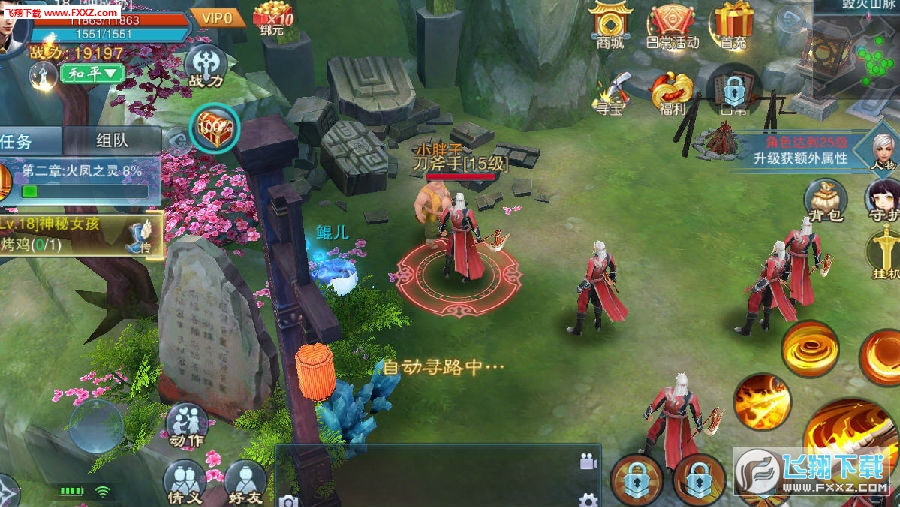Open the 守护 guardian menu
The image size is (900, 507).
882,197
